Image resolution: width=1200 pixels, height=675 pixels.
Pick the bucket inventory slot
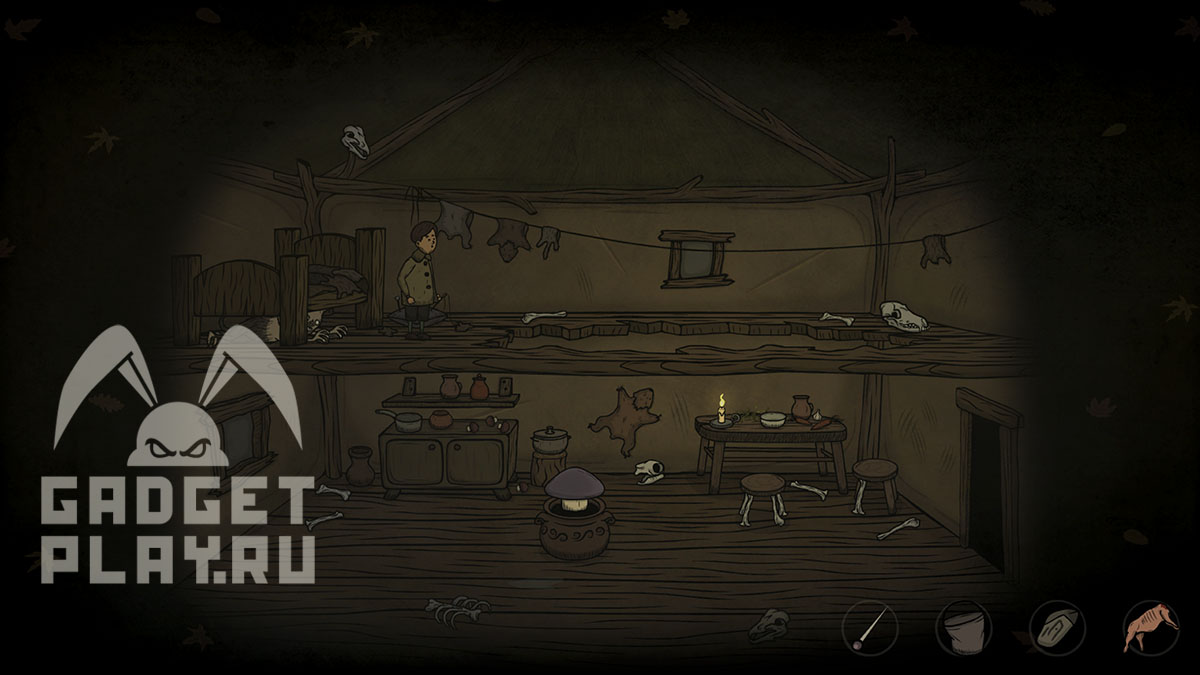tap(962, 628)
